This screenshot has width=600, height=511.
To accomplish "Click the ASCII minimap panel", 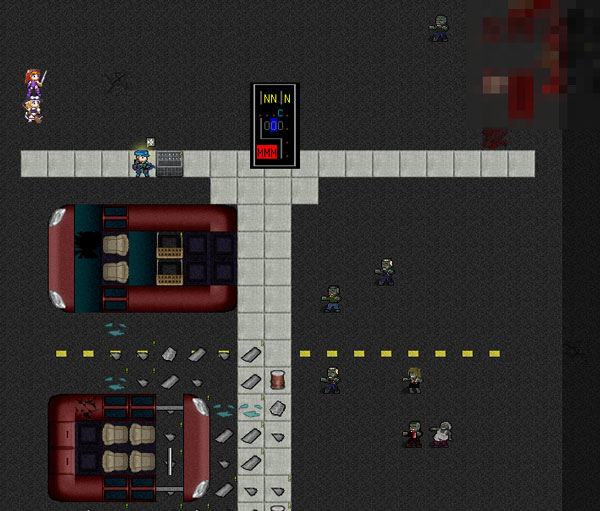I will pyautogui.click(x=274, y=125).
